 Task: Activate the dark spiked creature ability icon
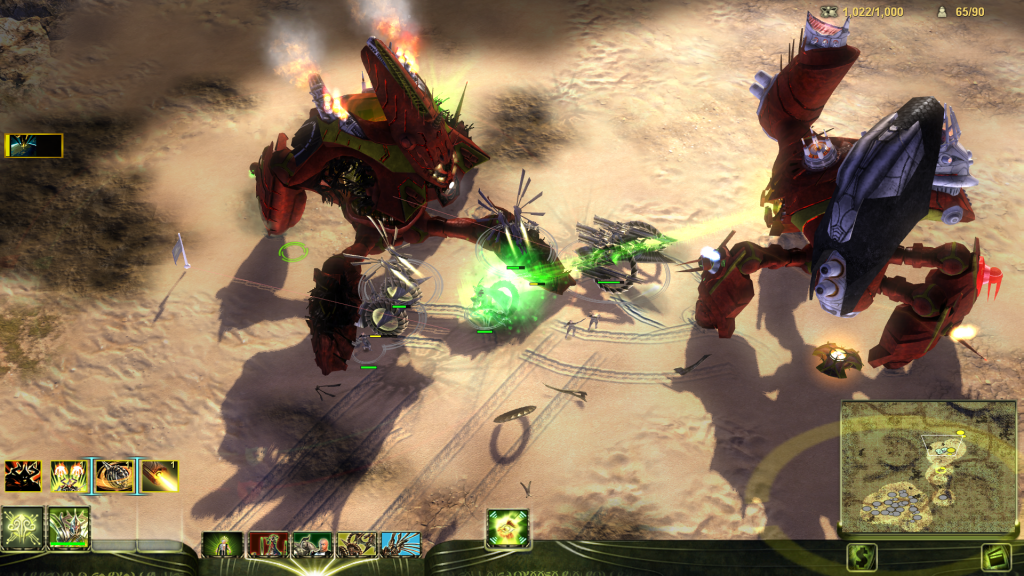22,476
